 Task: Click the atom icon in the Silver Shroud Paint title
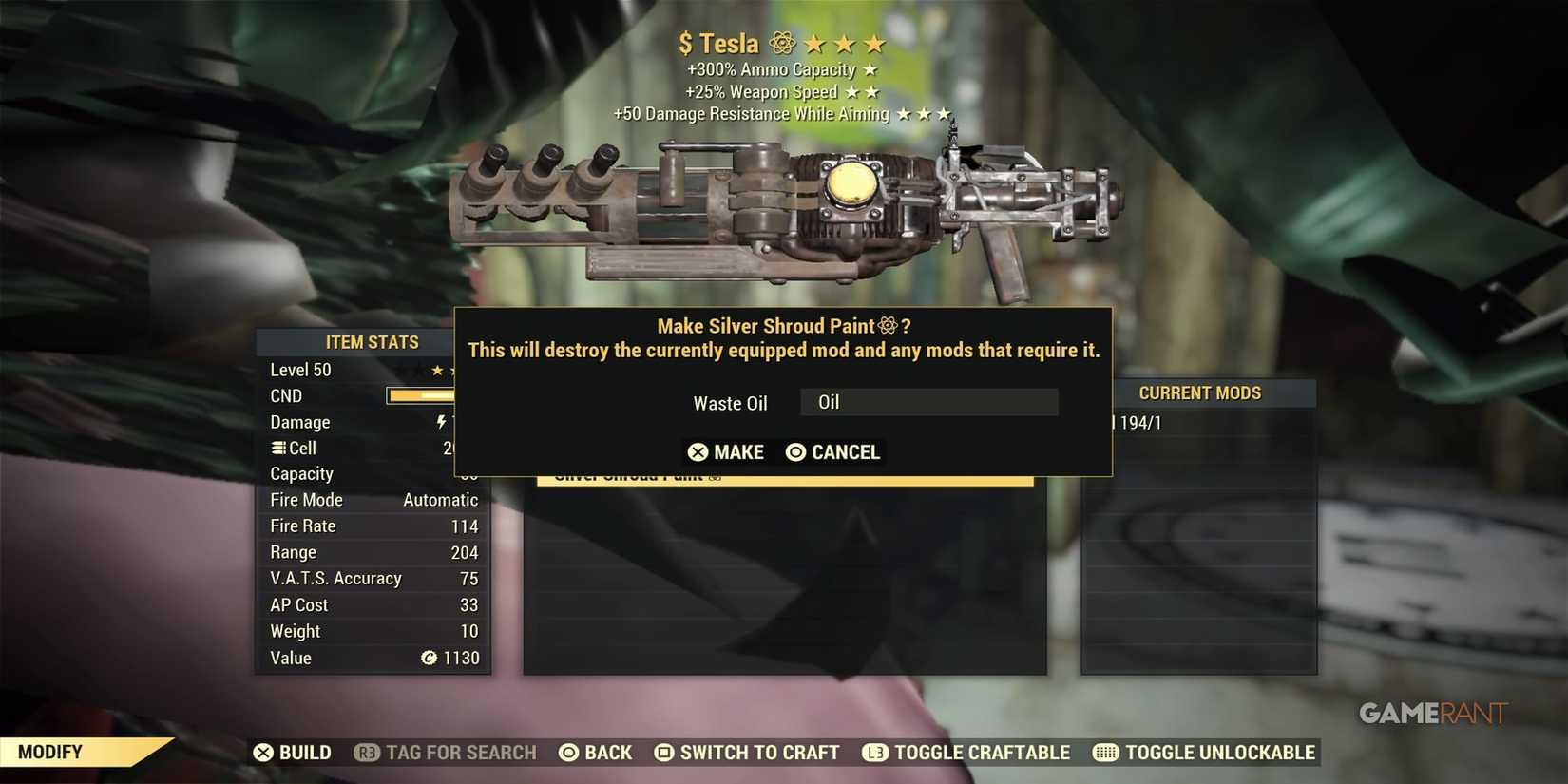tap(888, 325)
